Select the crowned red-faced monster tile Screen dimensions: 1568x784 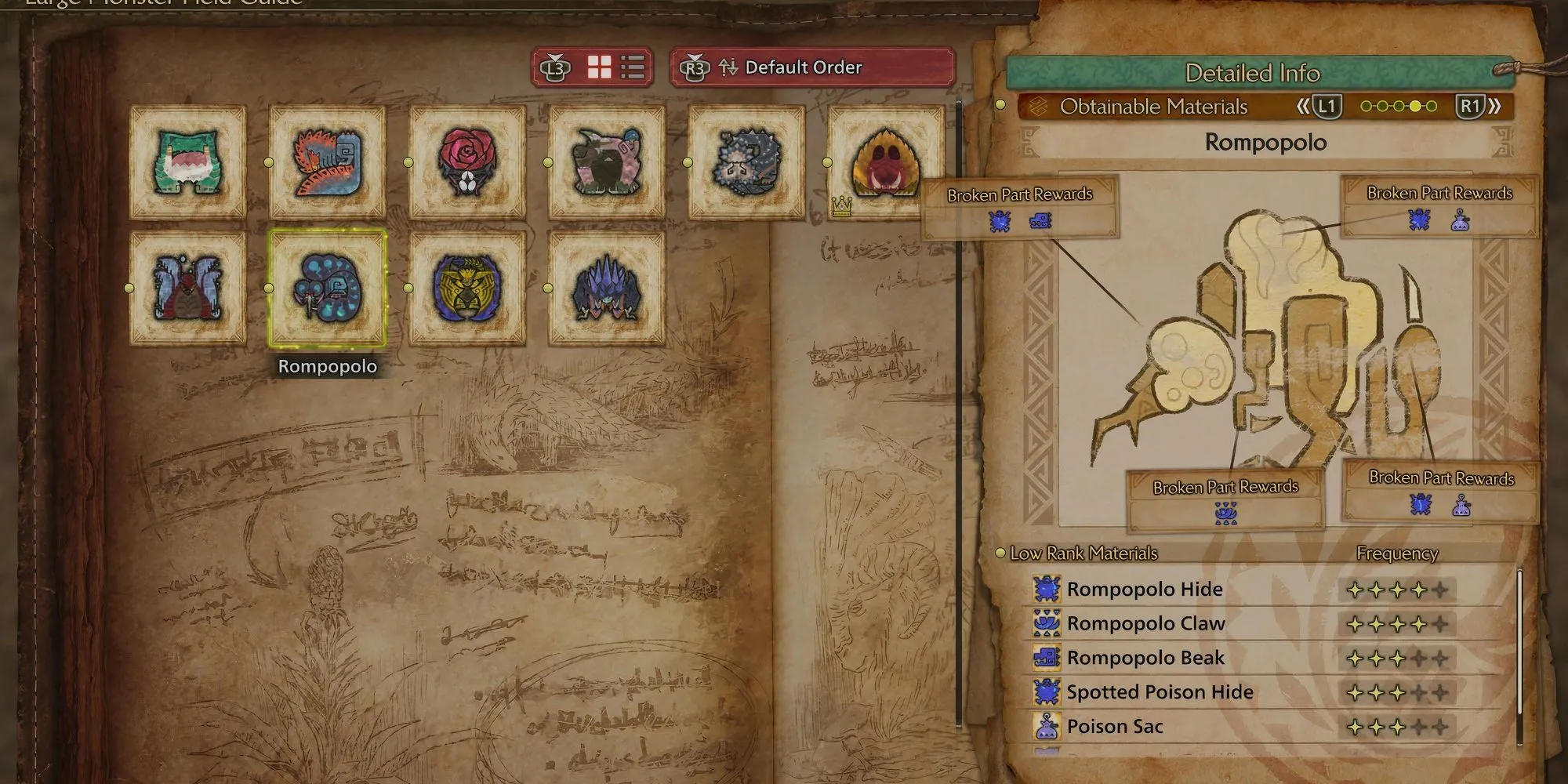coord(886,162)
